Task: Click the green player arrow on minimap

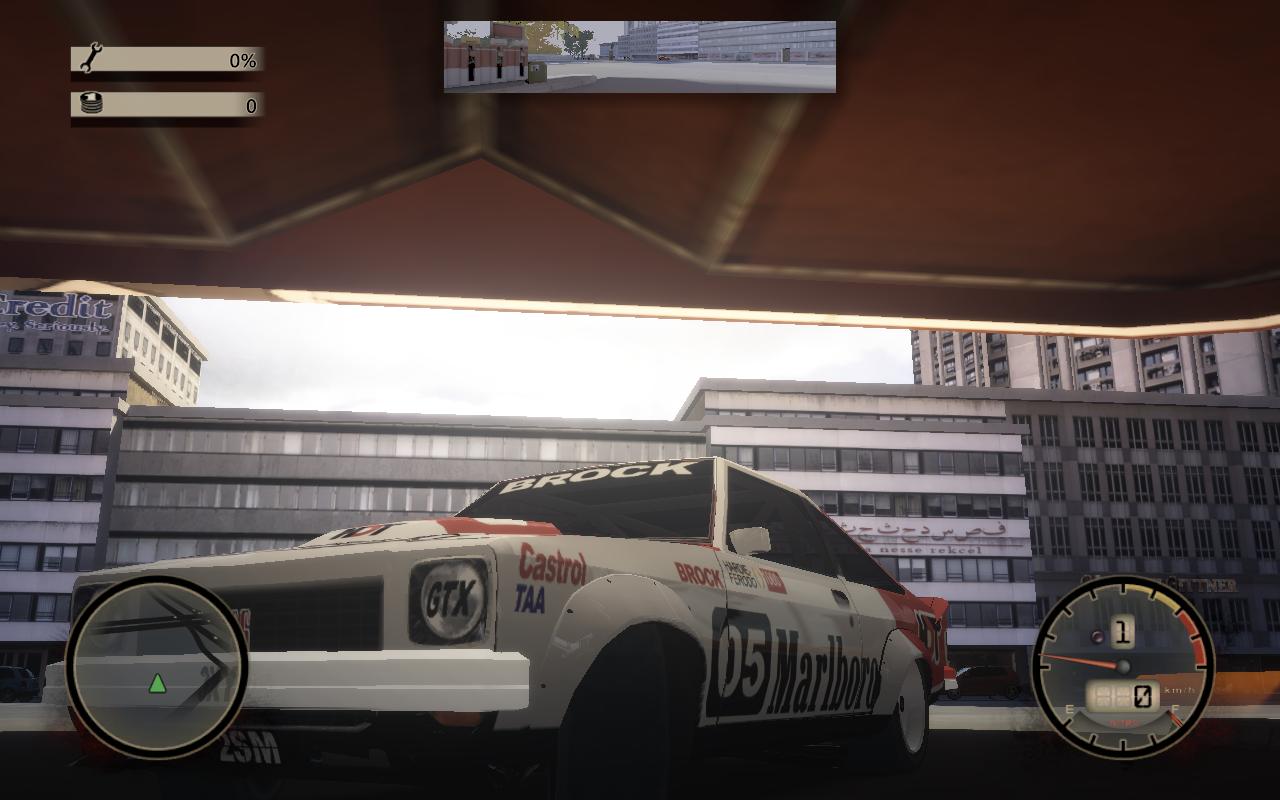Action: click(157, 684)
